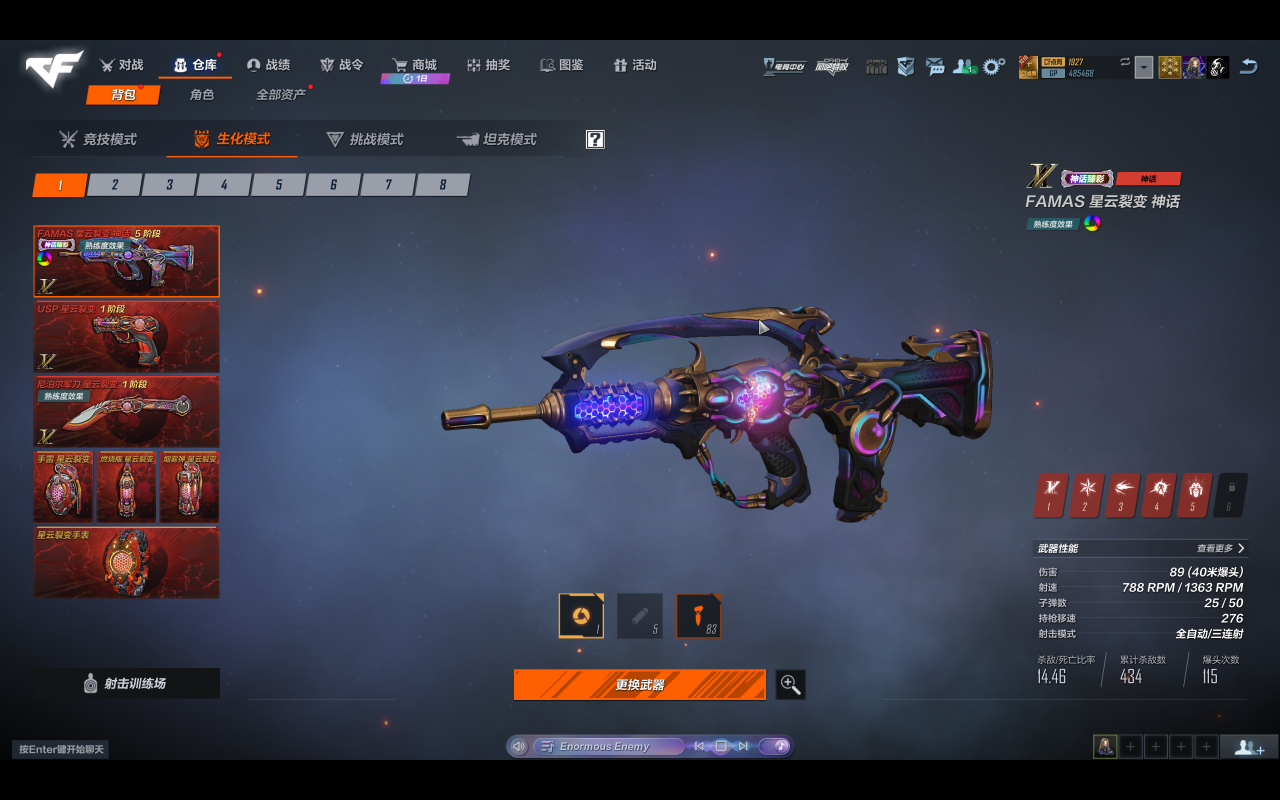This screenshot has width=1280, height=800.
Task: Switch to the 角色 character sub-tab
Action: pos(202,95)
